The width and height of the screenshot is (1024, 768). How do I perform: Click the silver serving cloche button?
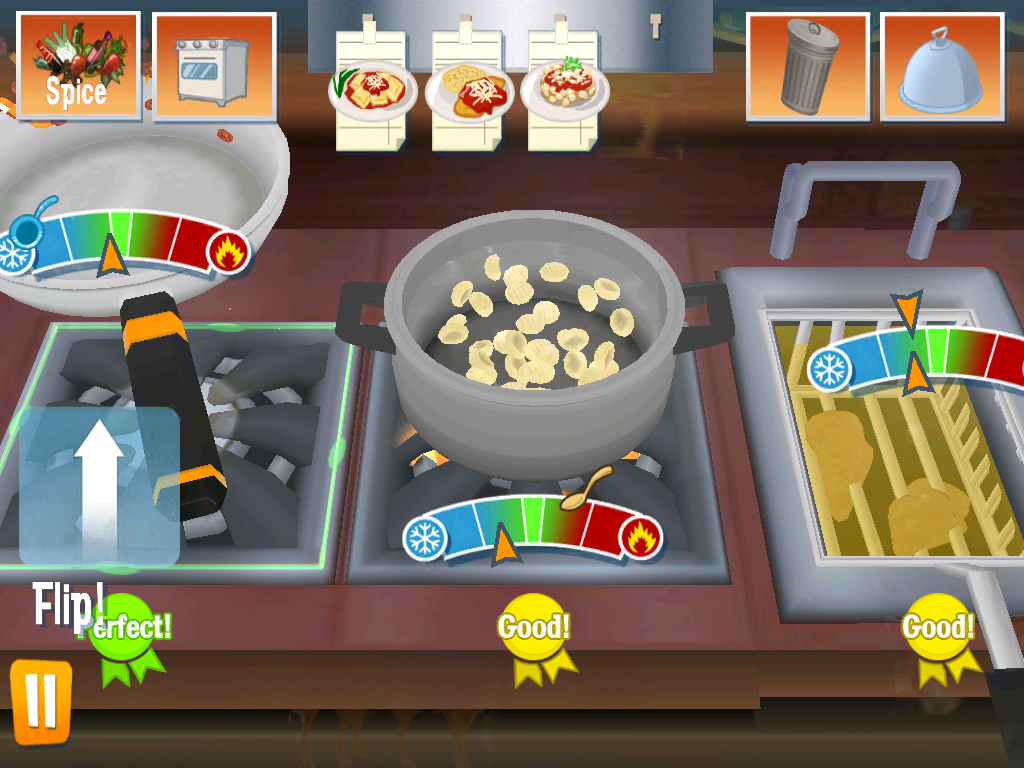941,66
